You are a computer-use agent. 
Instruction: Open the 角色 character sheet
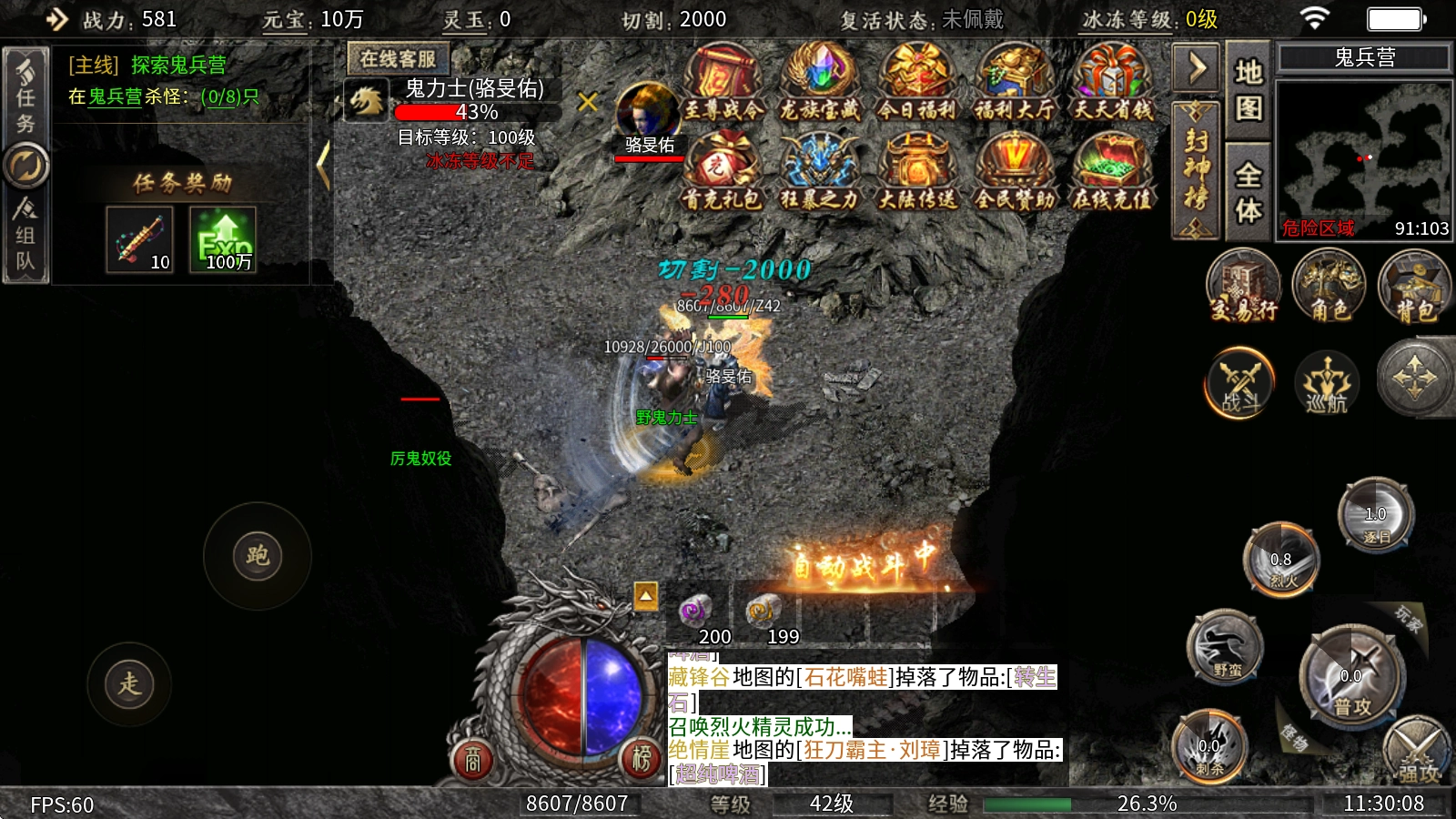[1329, 286]
